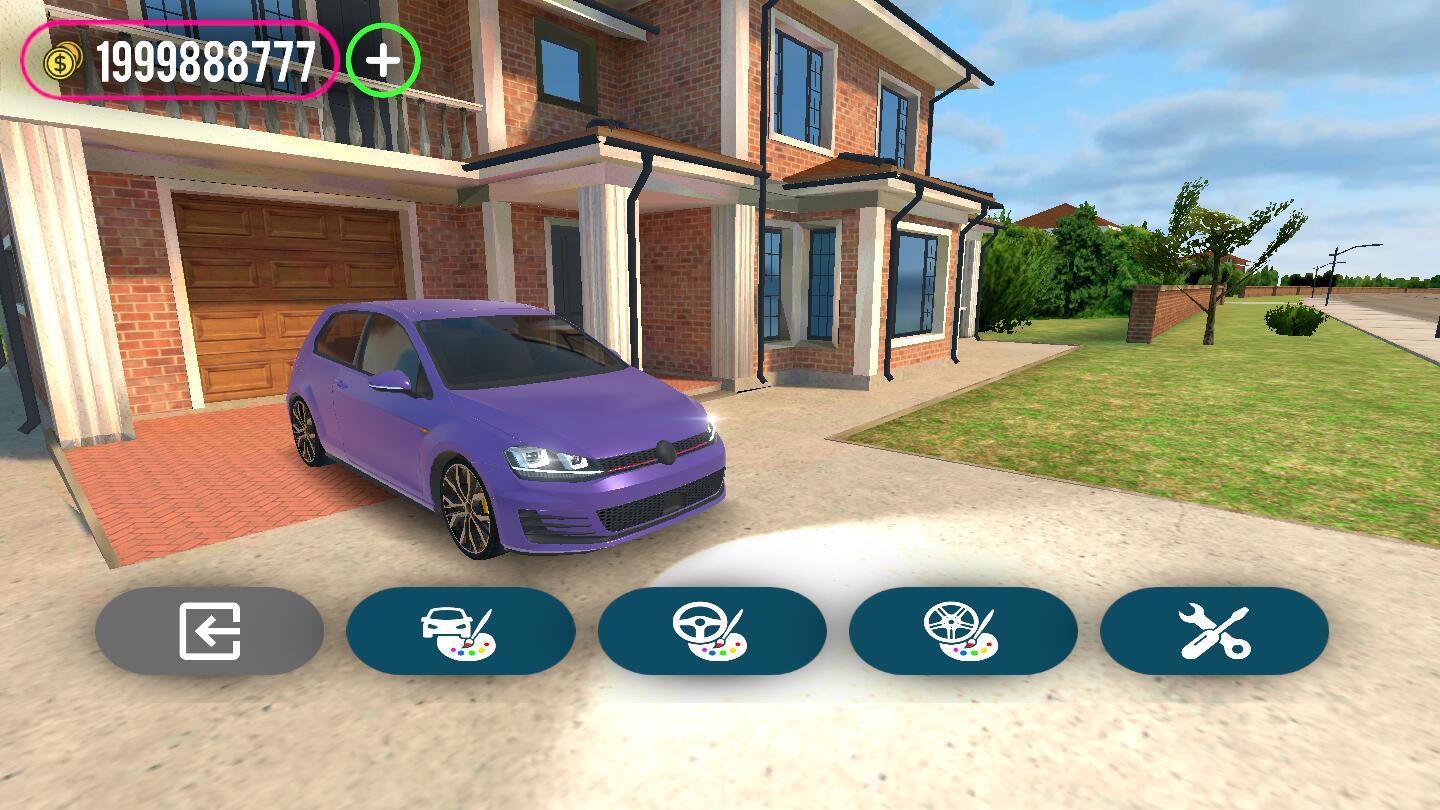The height and width of the screenshot is (810, 1440).
Task: Exit customization using the back arrow
Action: pyautogui.click(x=209, y=631)
